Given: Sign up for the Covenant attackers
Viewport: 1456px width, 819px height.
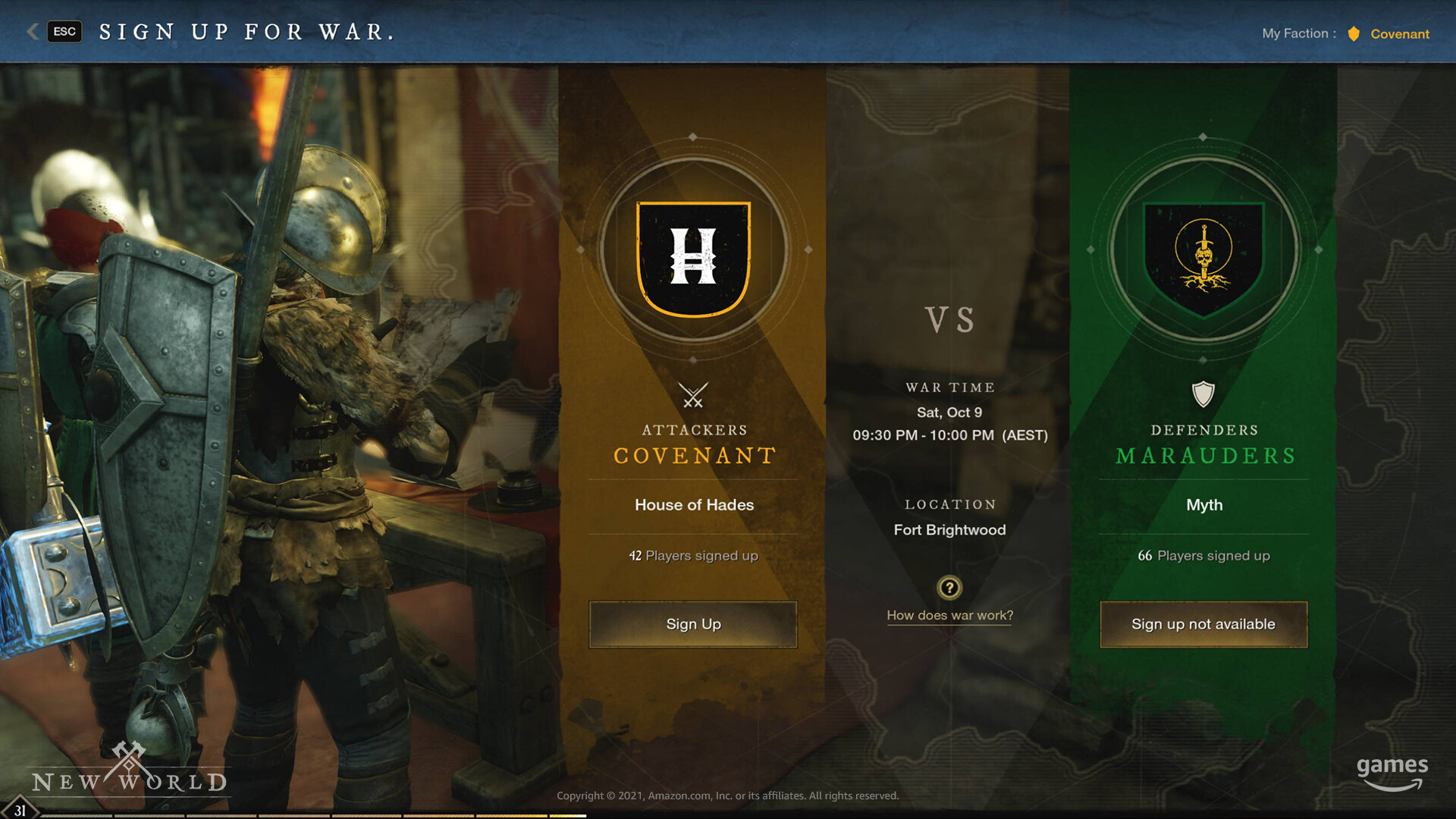Looking at the screenshot, I should coord(692,624).
